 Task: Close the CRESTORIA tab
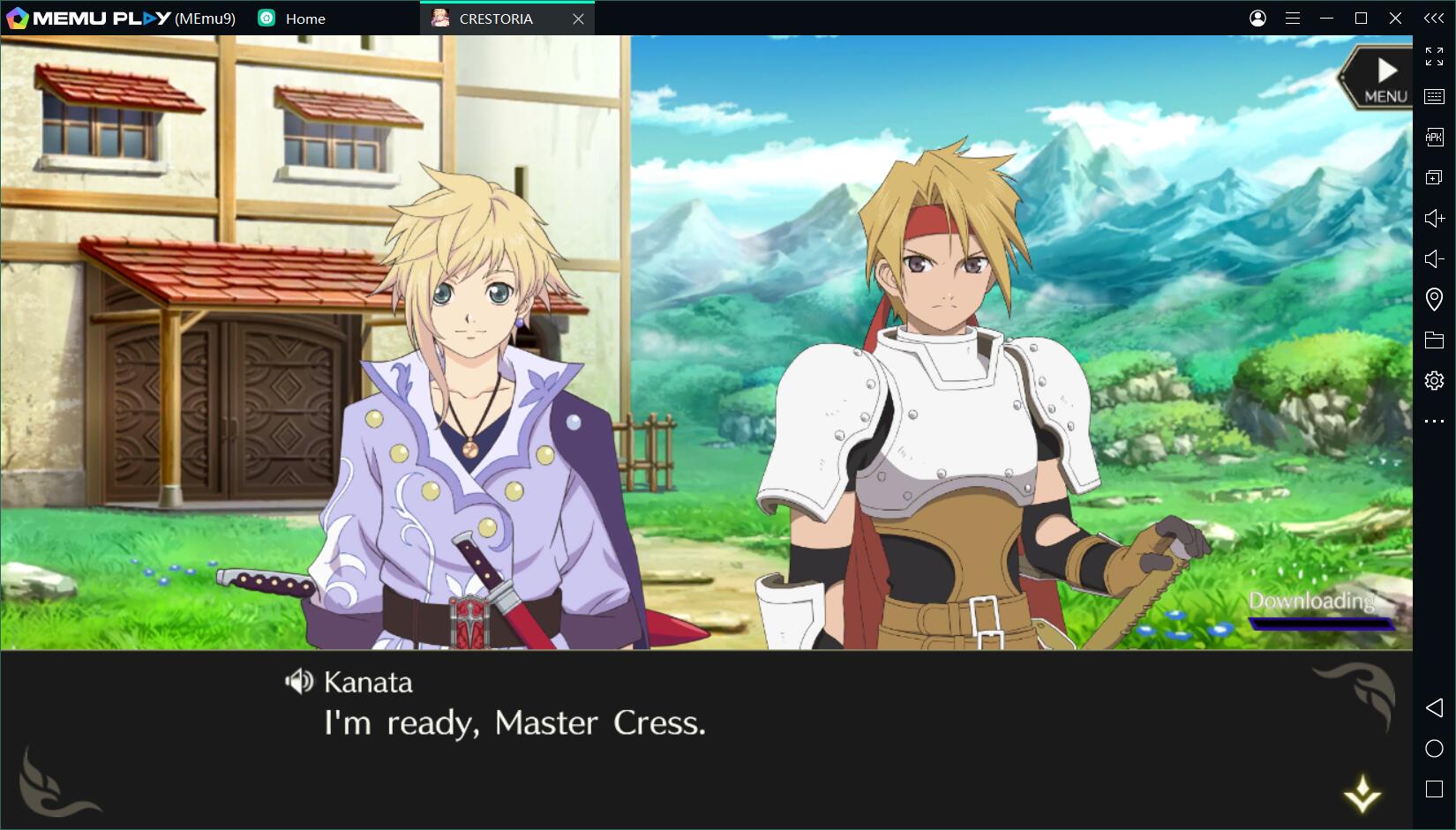pyautogui.click(x=578, y=19)
